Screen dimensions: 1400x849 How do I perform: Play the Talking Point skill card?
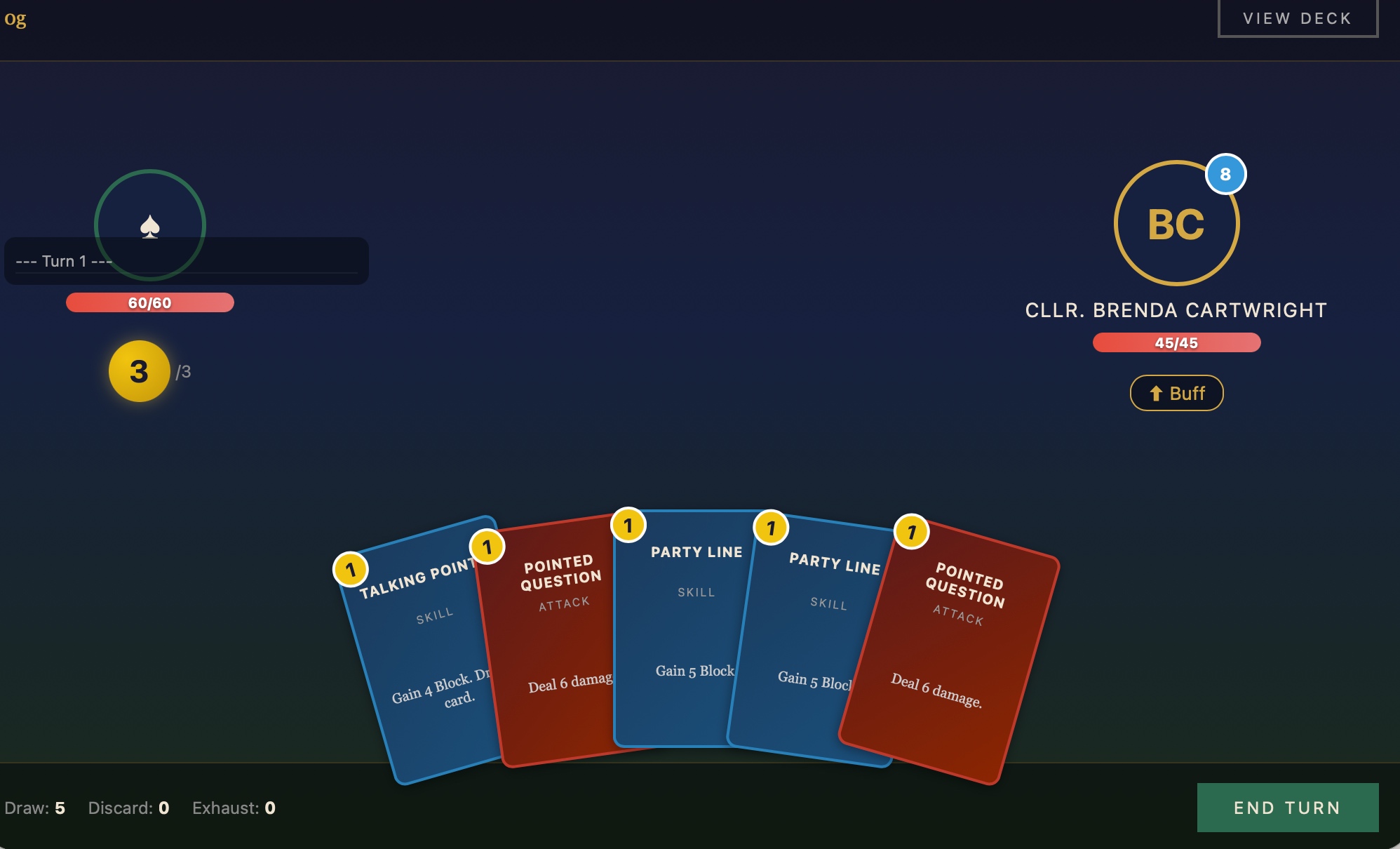(421, 653)
